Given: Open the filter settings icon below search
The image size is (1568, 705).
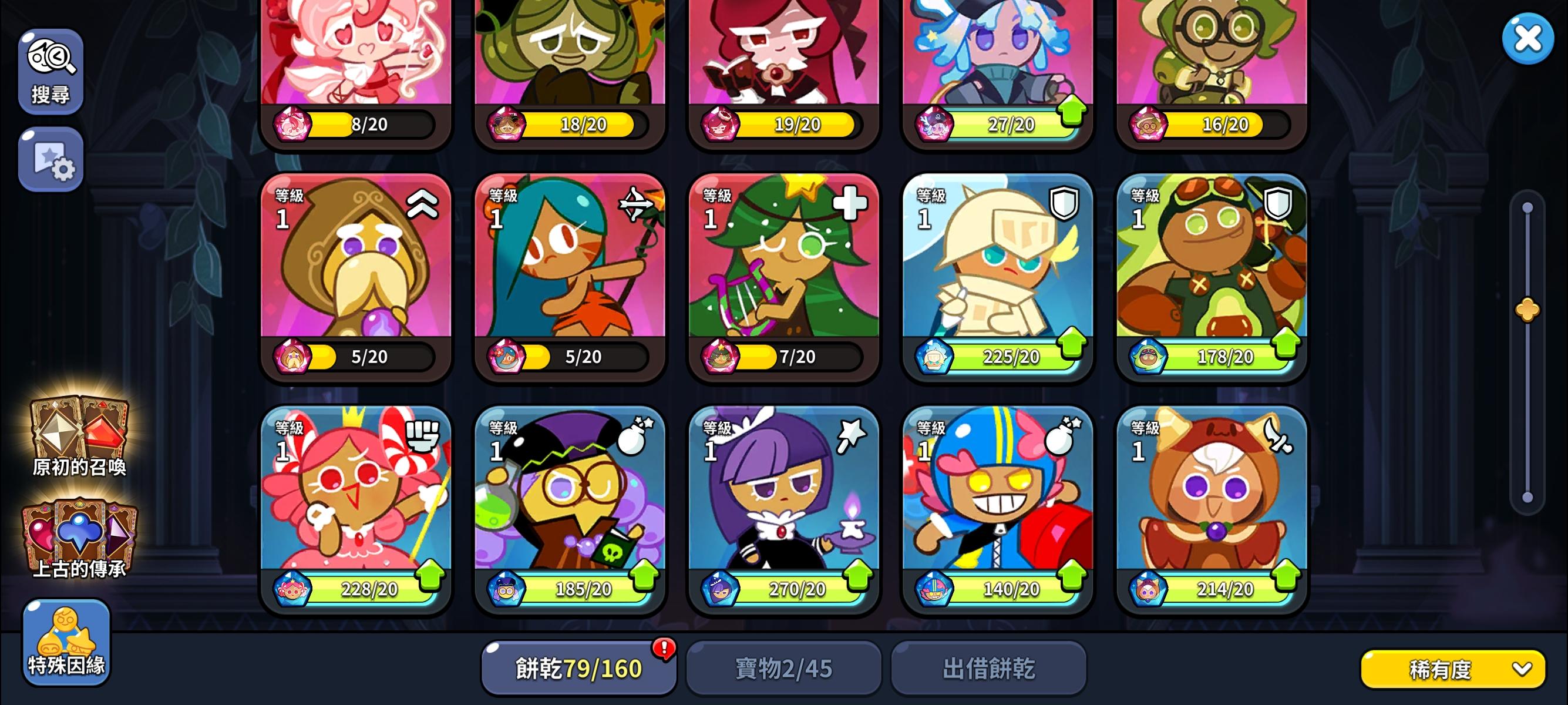Looking at the screenshot, I should (51, 160).
